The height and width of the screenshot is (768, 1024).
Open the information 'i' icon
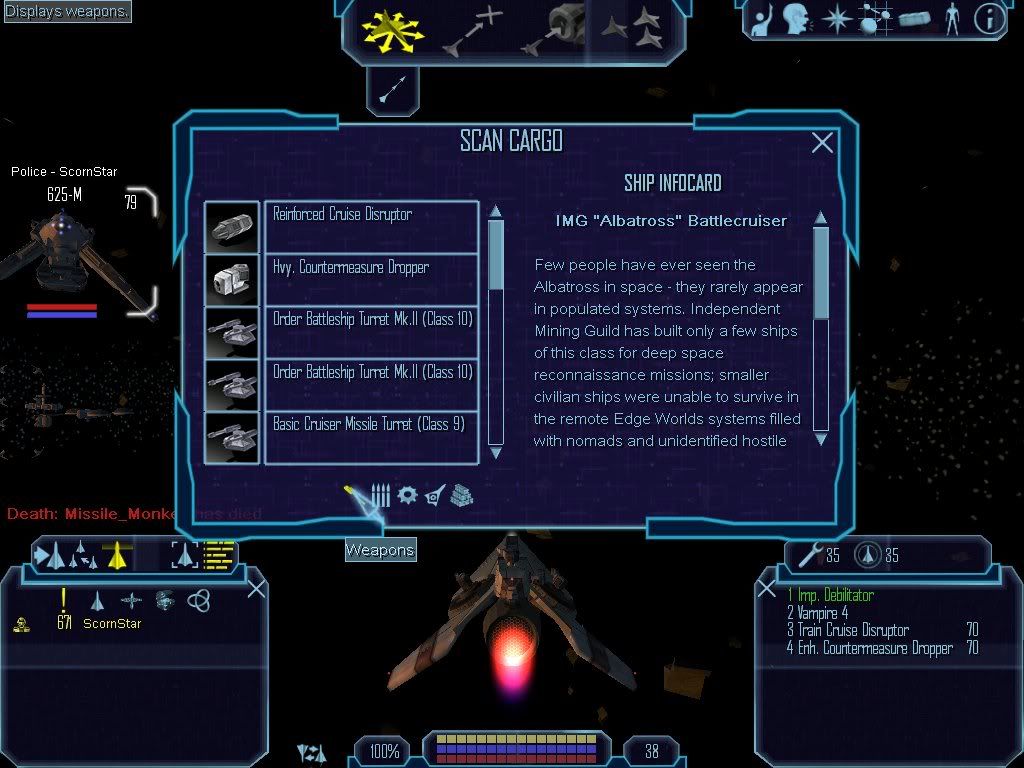(988, 19)
